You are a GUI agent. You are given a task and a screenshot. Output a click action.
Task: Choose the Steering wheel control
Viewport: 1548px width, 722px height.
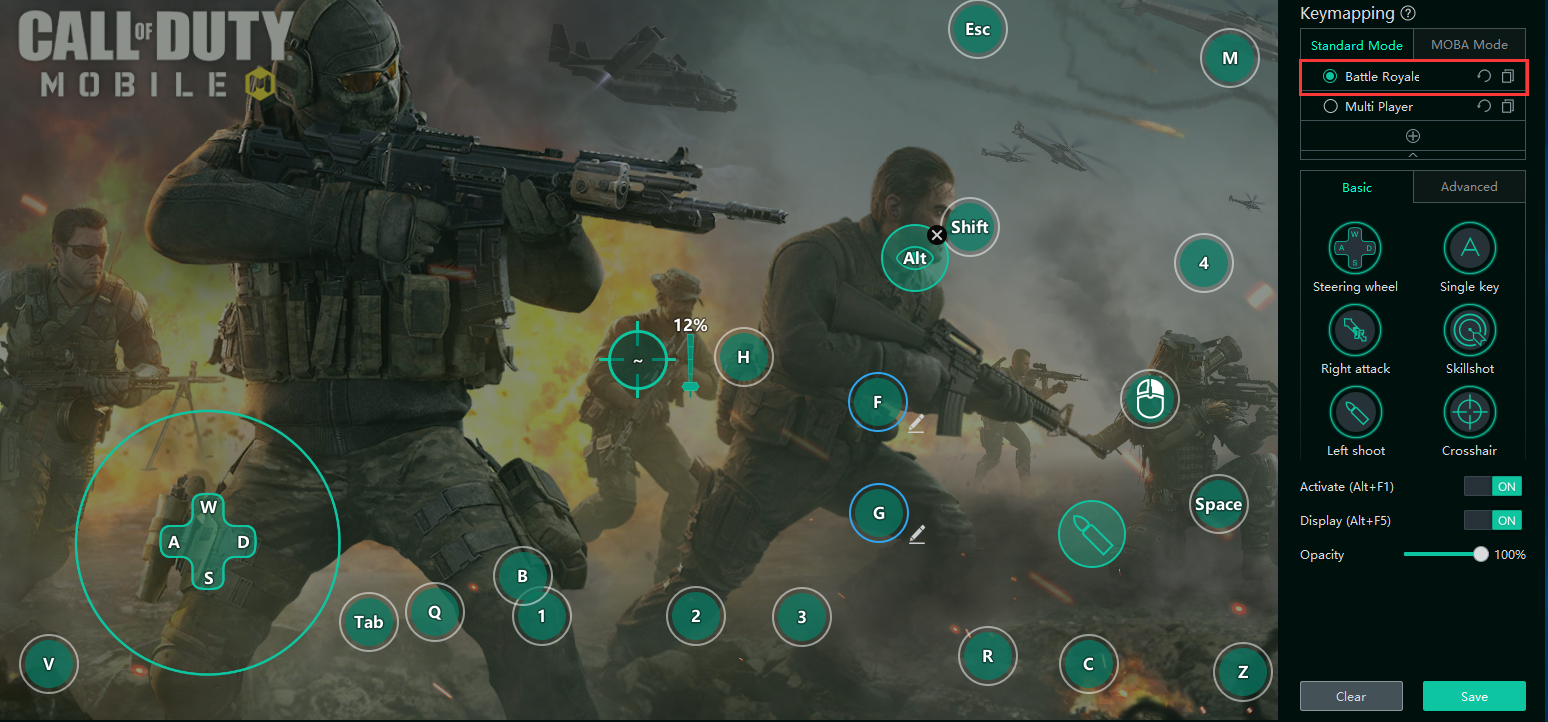(1355, 247)
